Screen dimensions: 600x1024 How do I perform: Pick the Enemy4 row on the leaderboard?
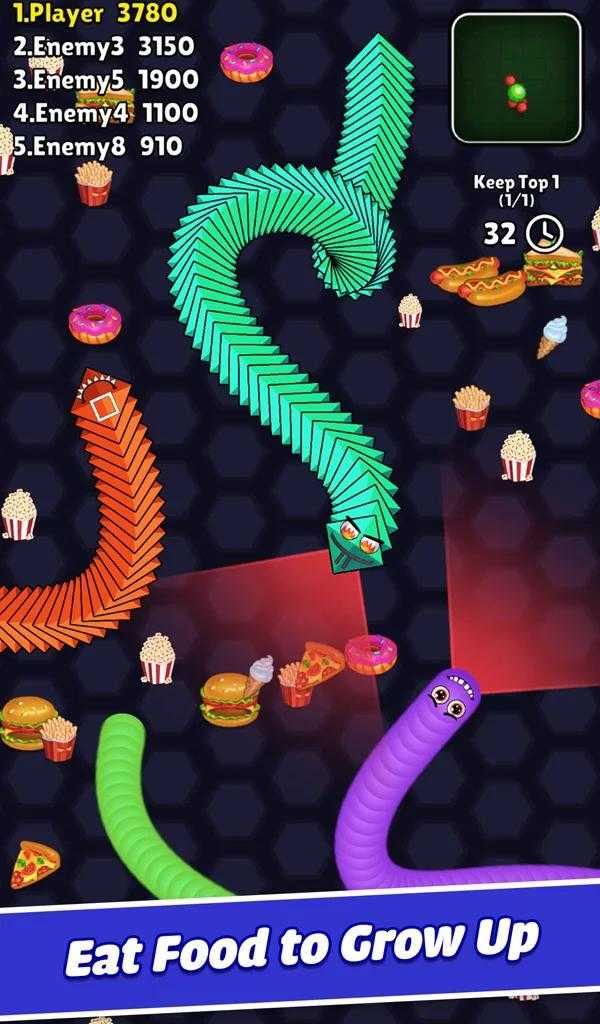tap(105, 113)
